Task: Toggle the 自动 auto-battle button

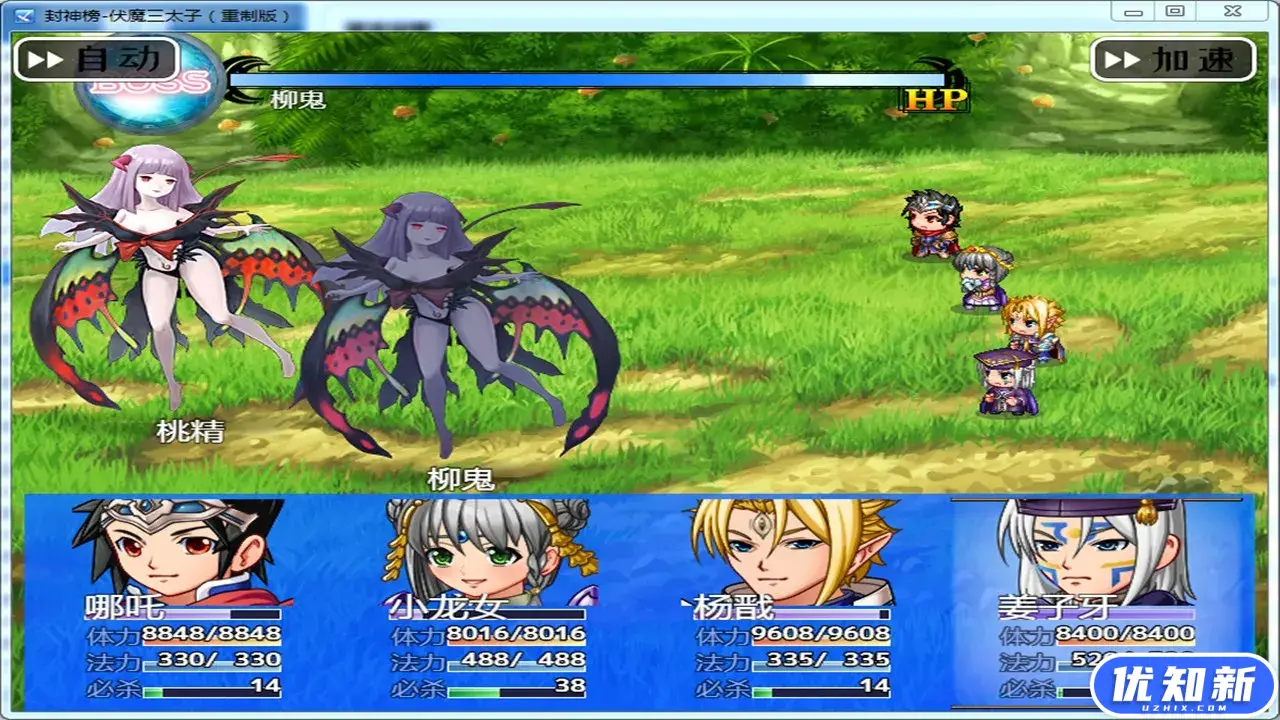Action: [x=96, y=59]
